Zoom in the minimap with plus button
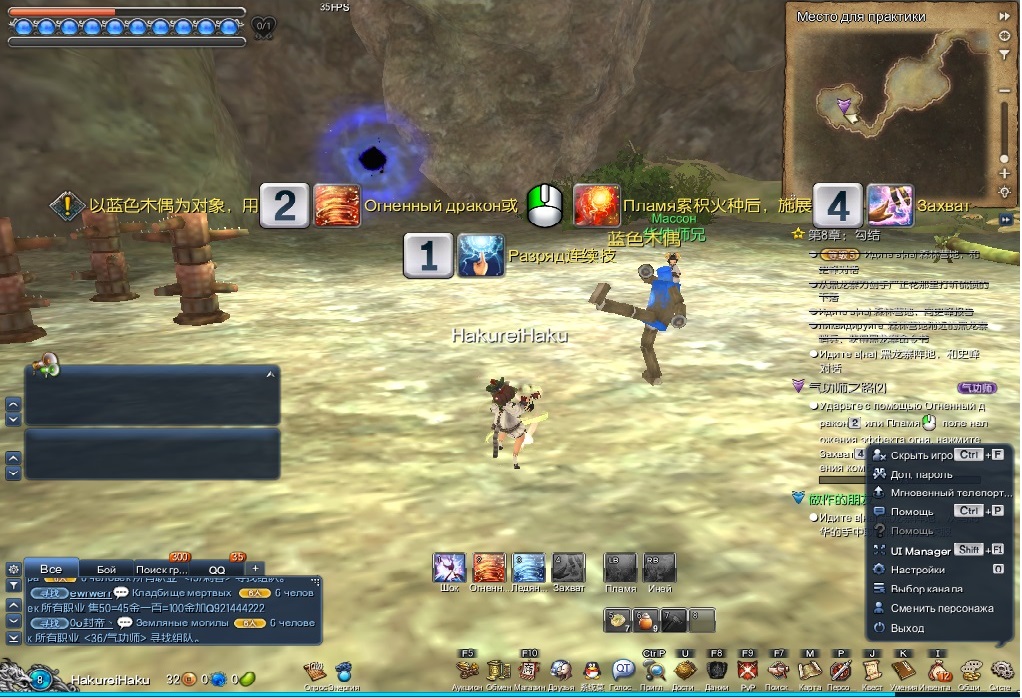 (1004, 175)
